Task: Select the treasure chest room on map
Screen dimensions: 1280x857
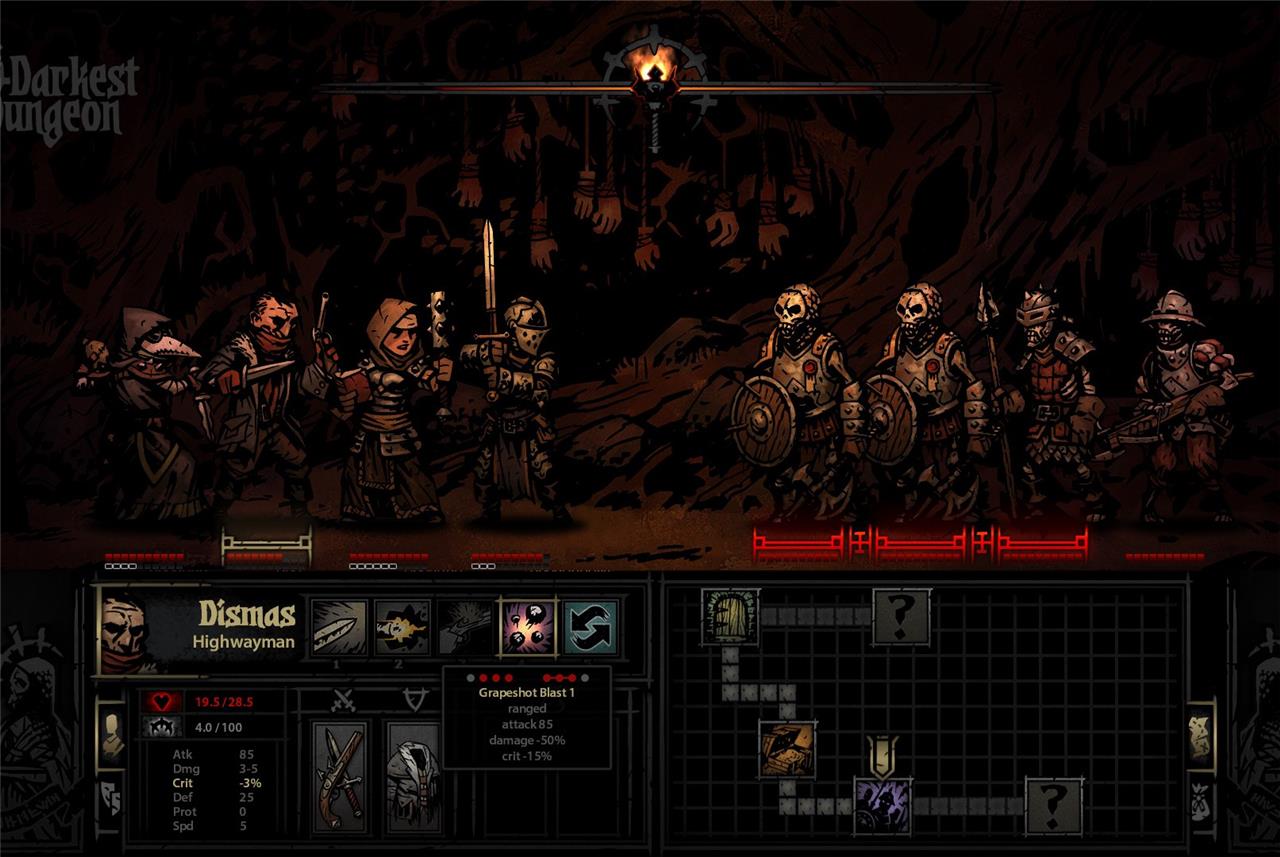Action: pyautogui.click(x=786, y=749)
